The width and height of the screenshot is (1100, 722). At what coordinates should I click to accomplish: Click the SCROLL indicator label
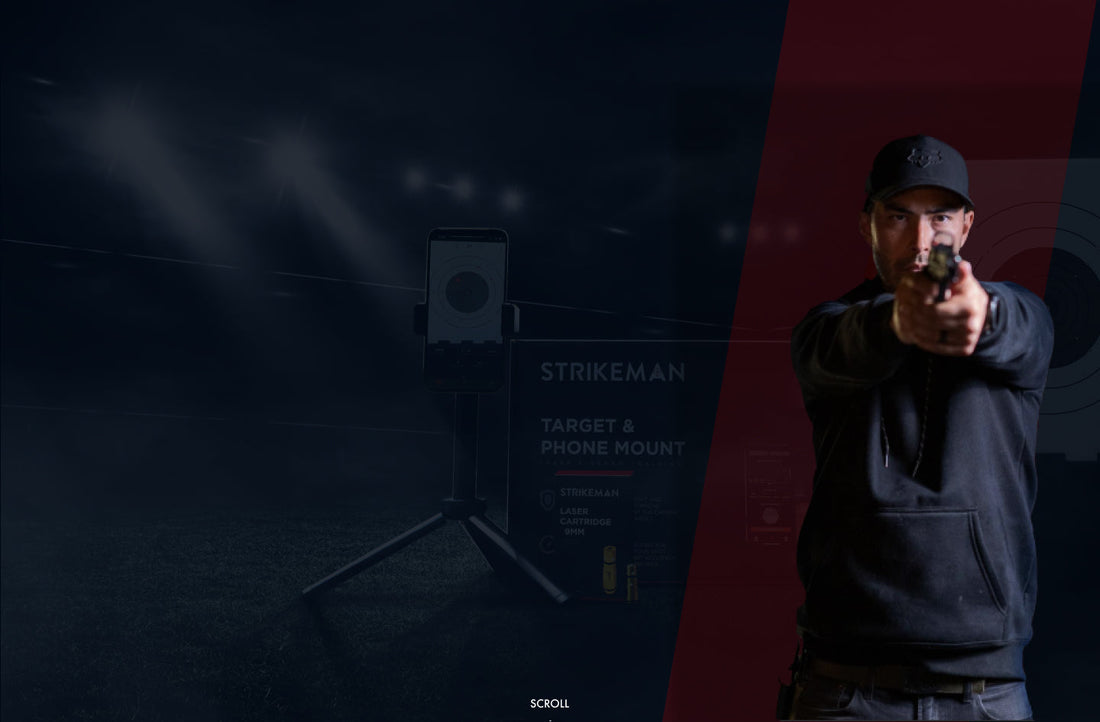point(549,704)
